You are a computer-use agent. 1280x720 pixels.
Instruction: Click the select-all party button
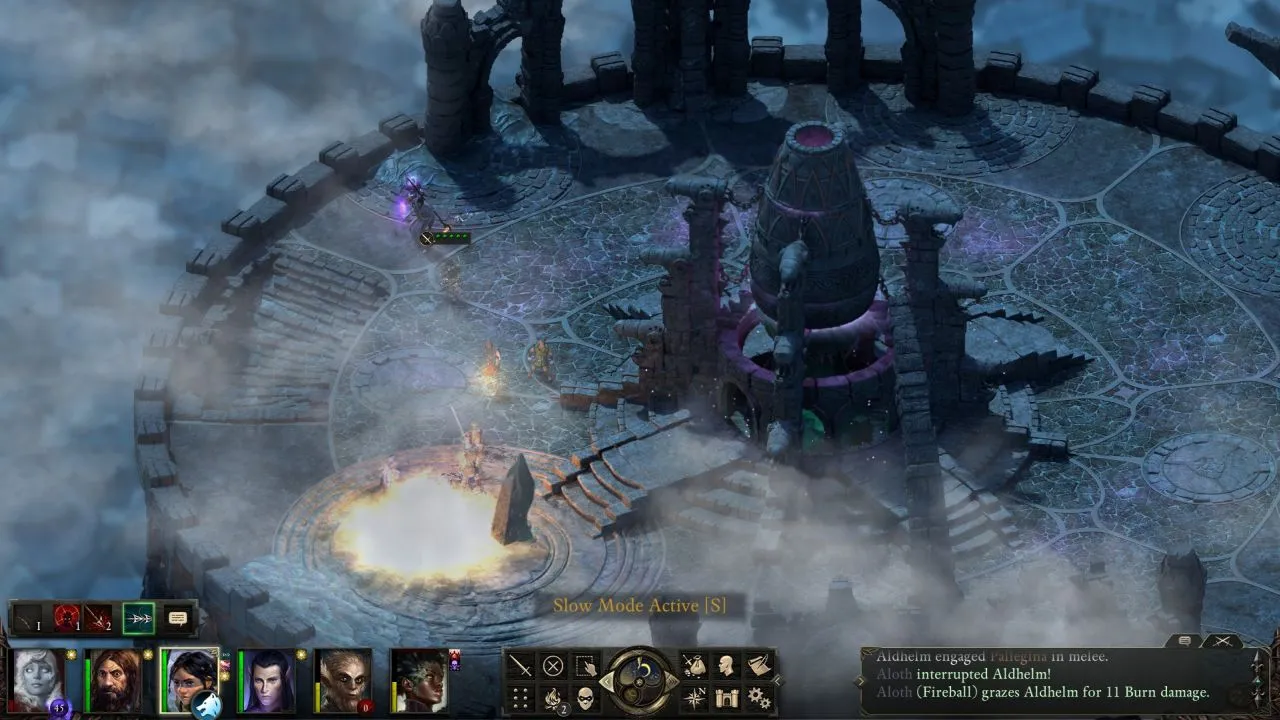(x=586, y=665)
